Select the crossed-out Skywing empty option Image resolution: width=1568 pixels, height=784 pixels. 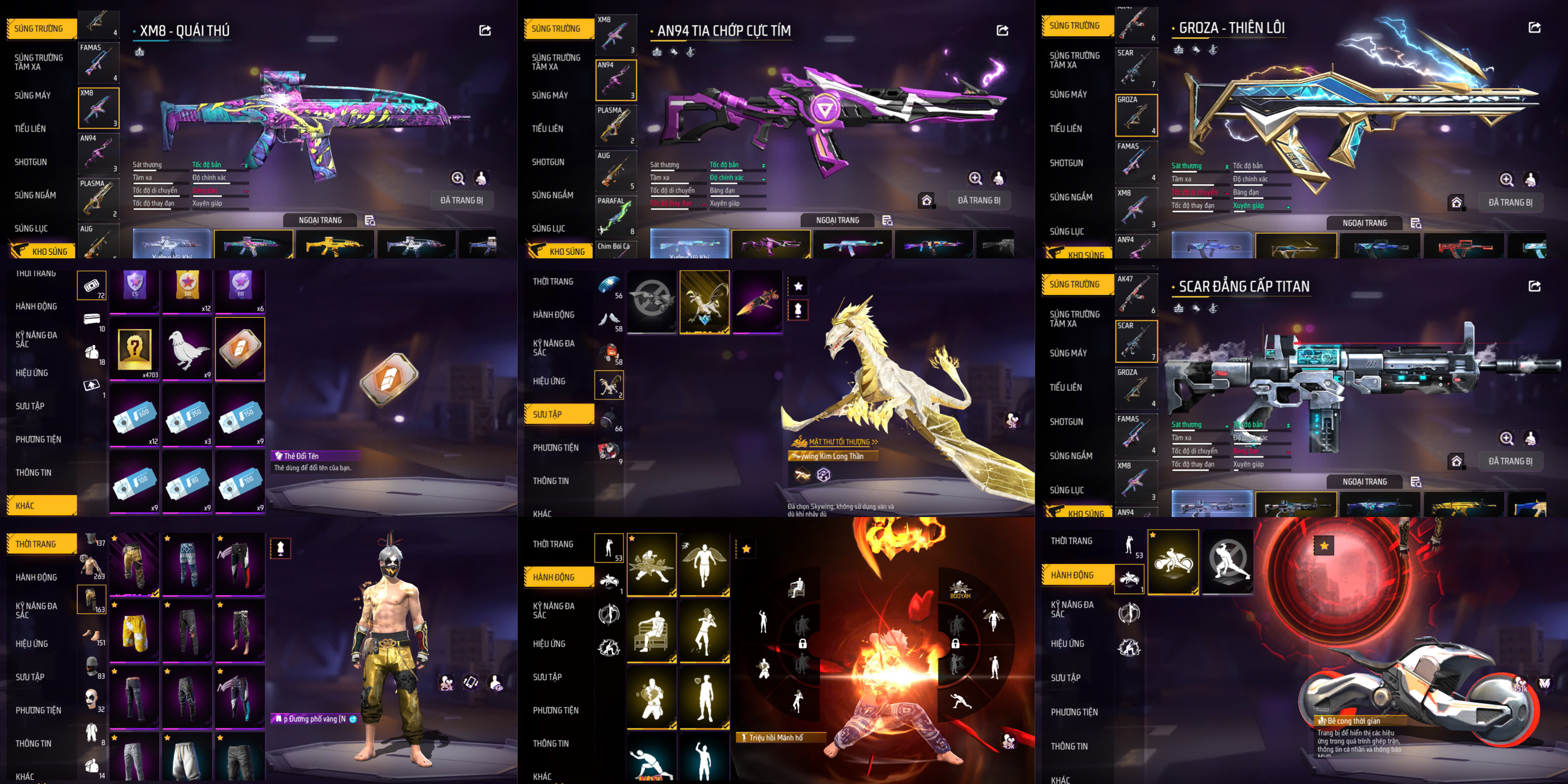click(651, 302)
